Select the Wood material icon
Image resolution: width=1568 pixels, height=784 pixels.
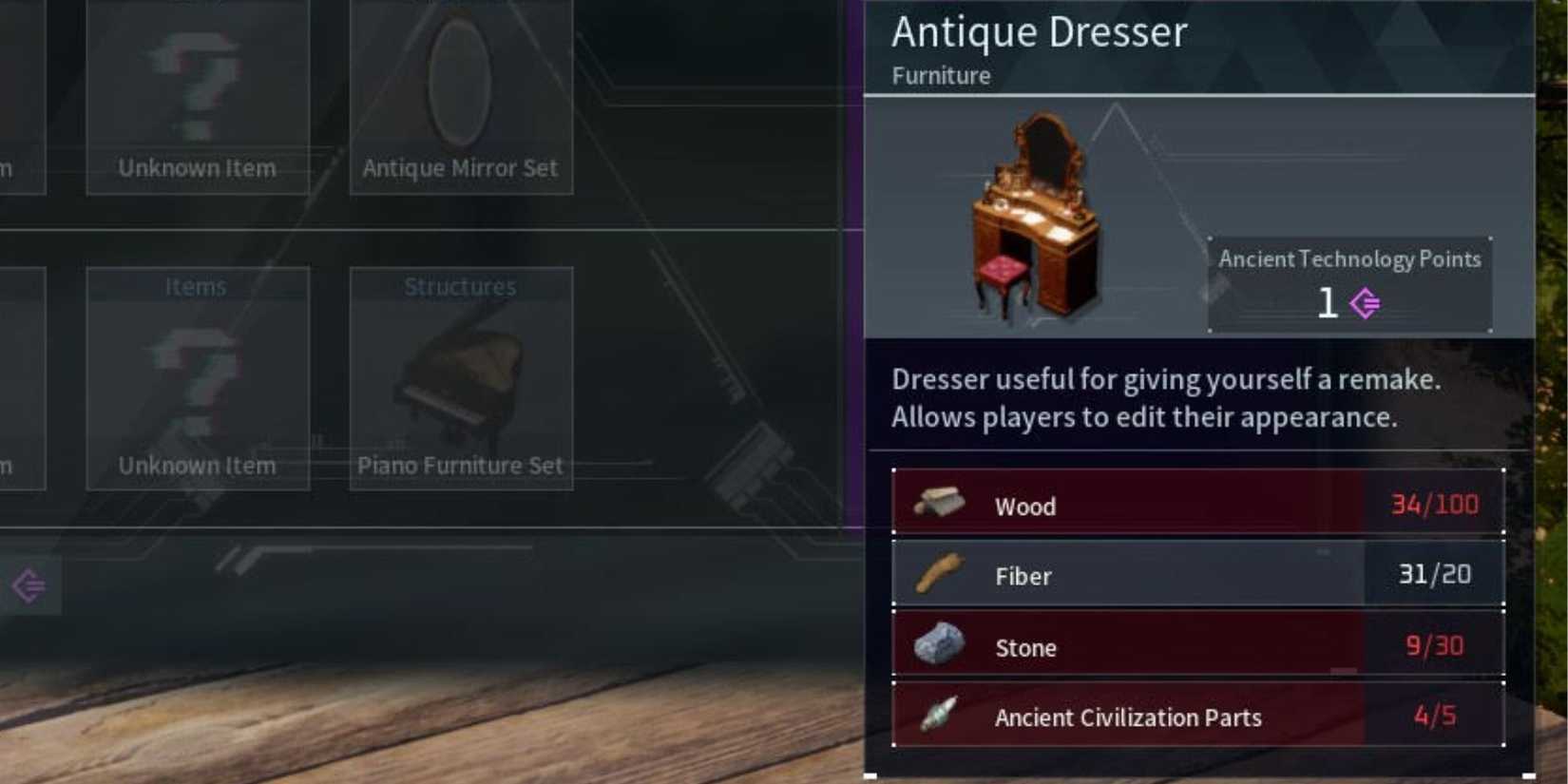pos(941,504)
